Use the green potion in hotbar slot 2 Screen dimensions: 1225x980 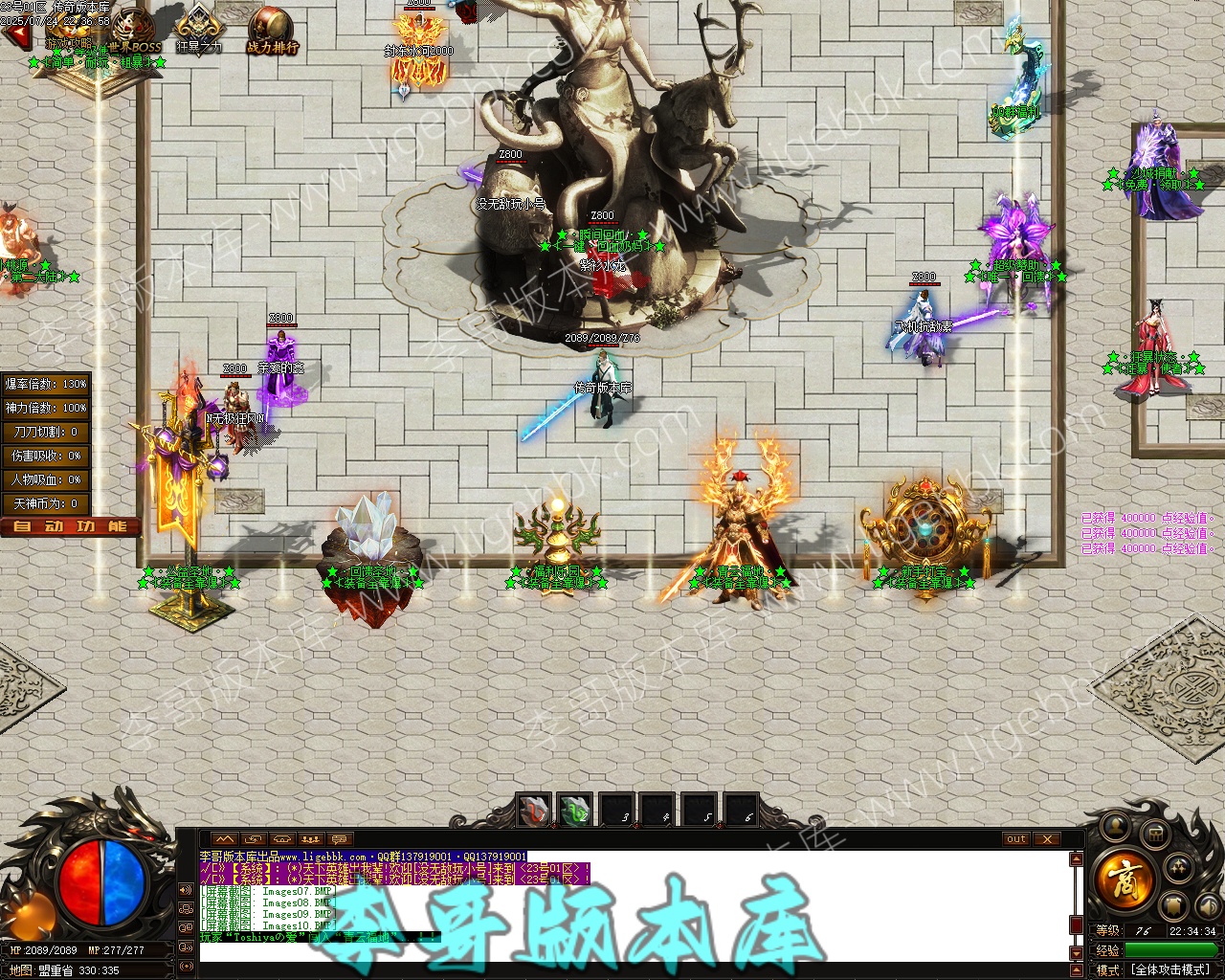click(x=575, y=812)
